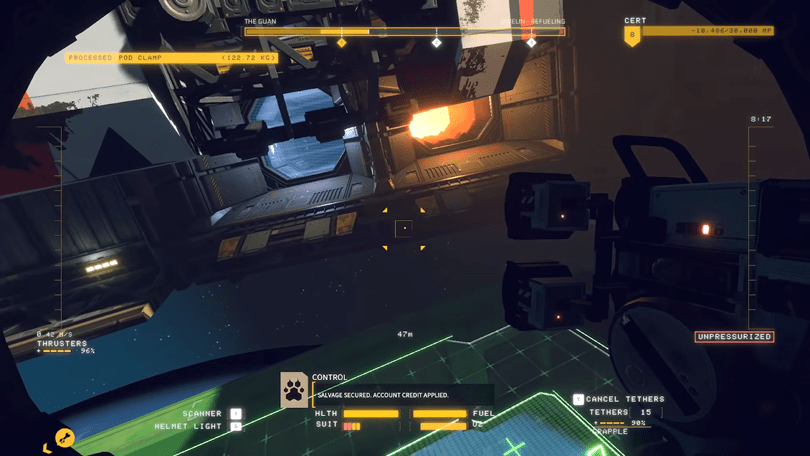Toggle the Scanner option

[x=236, y=414]
